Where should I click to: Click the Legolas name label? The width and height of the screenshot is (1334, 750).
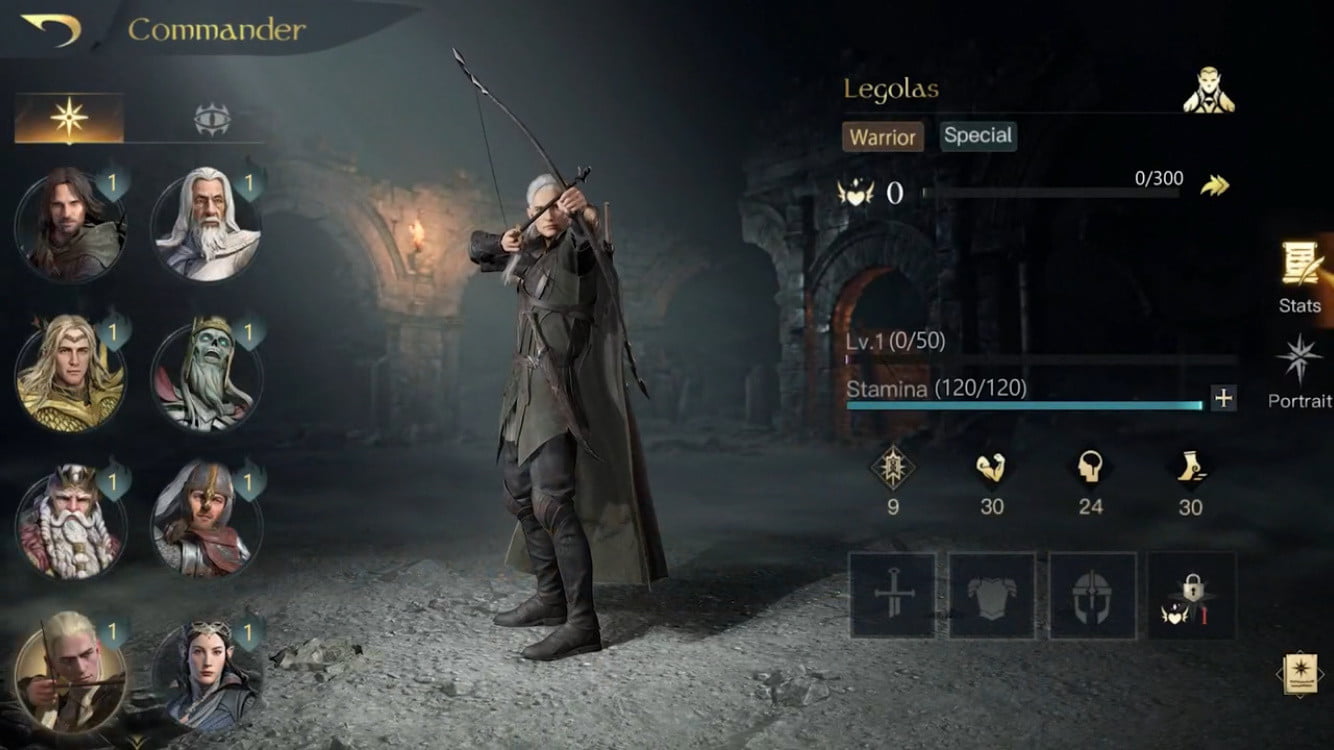(x=888, y=90)
